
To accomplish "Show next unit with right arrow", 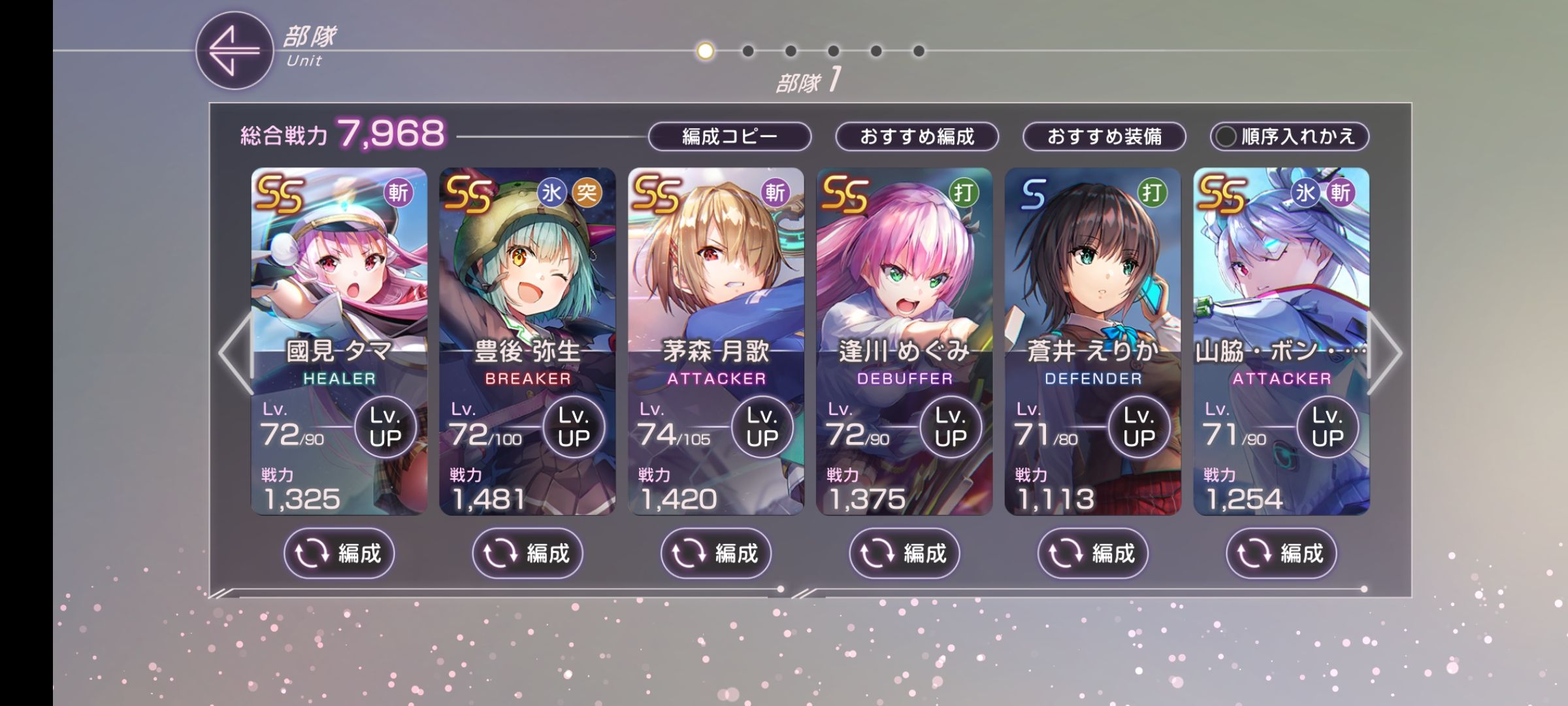I will (1385, 353).
